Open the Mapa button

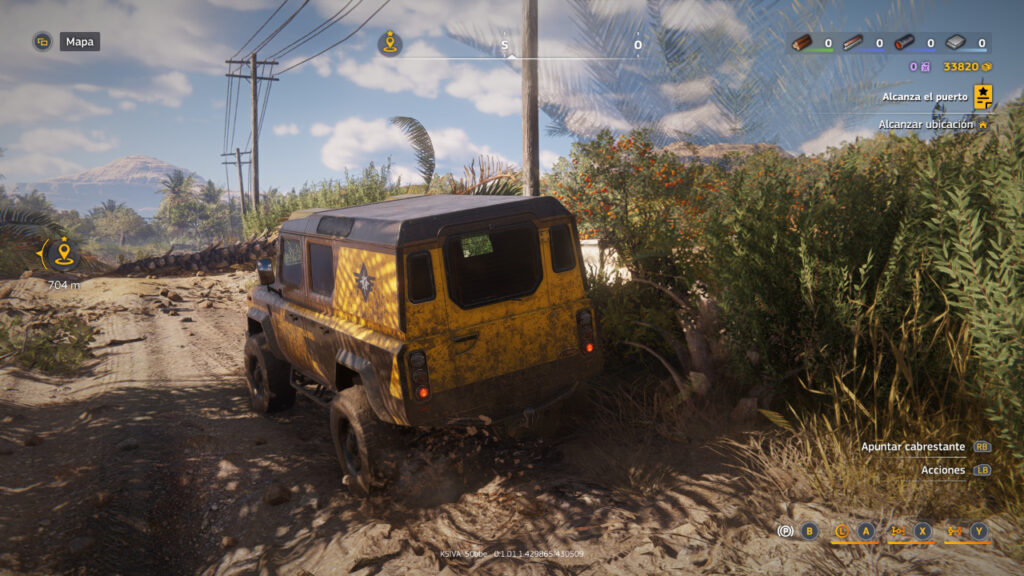(79, 42)
